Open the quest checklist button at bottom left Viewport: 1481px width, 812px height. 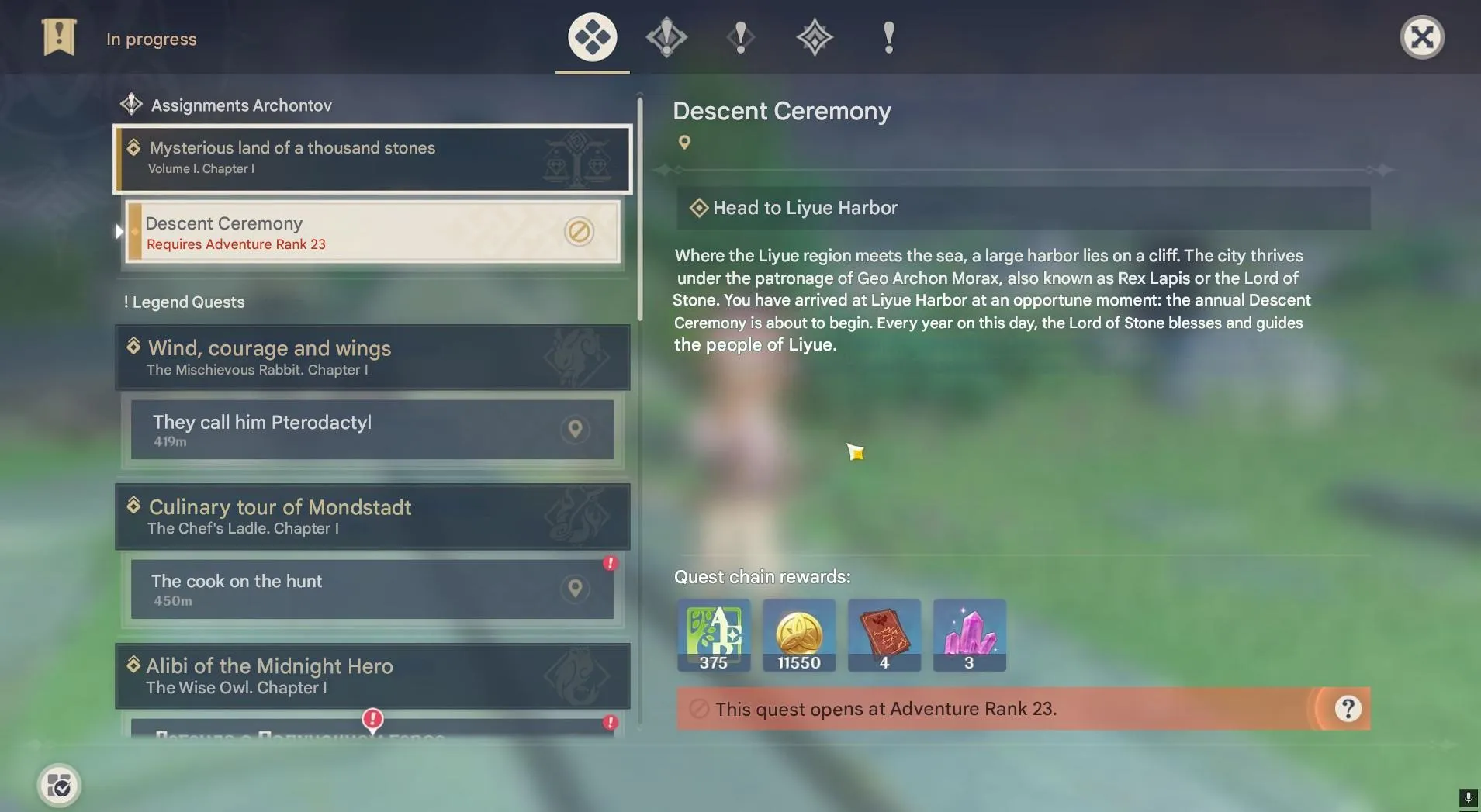[59, 786]
